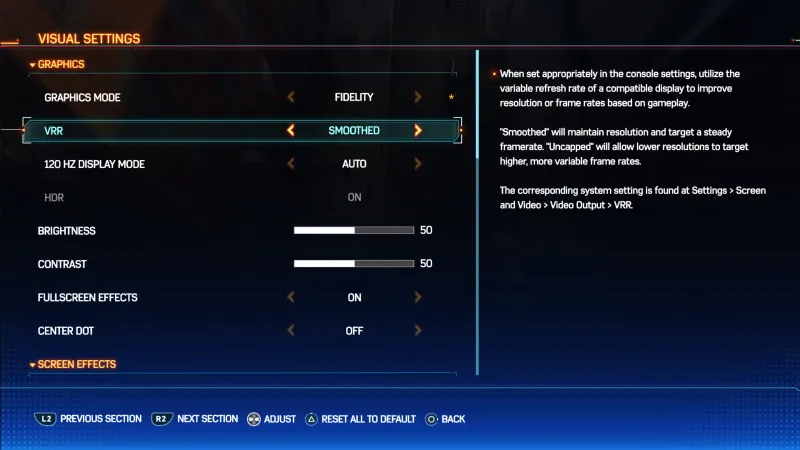Click left arrow of 120 Hz Display Mode
Viewport: 800px width, 450px height.
291,164
